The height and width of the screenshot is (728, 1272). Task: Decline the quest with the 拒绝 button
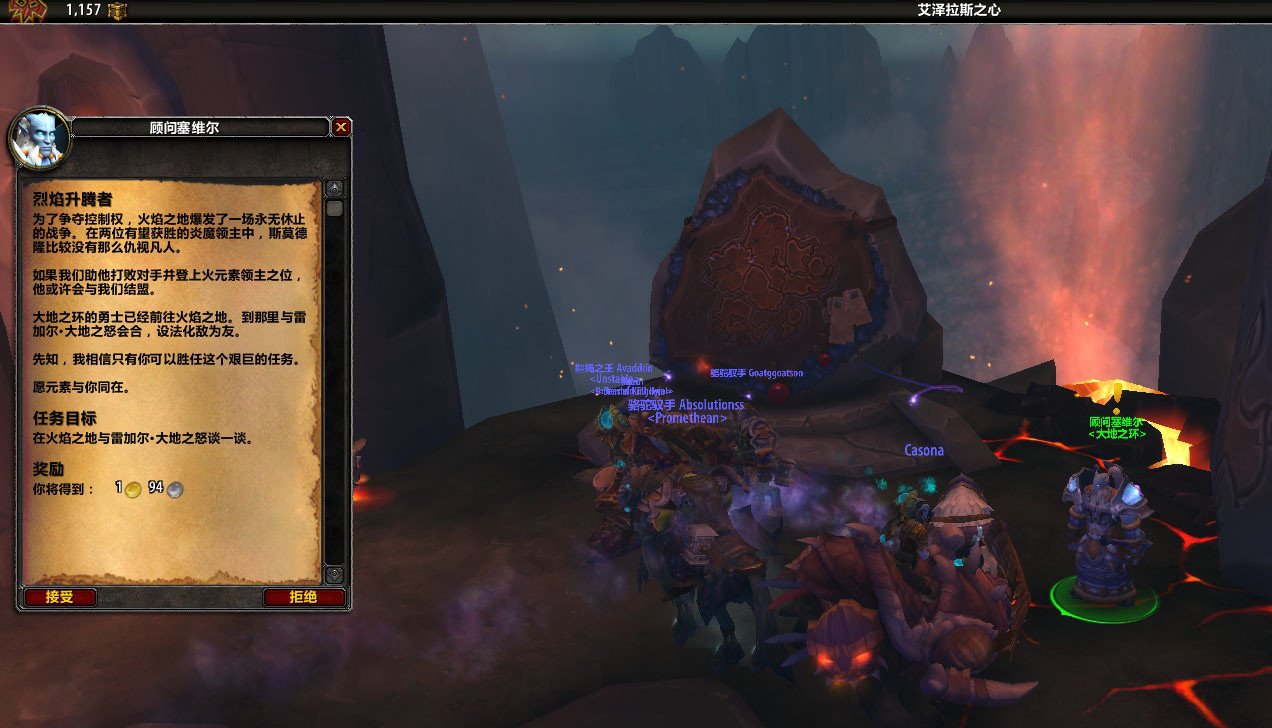(x=303, y=597)
